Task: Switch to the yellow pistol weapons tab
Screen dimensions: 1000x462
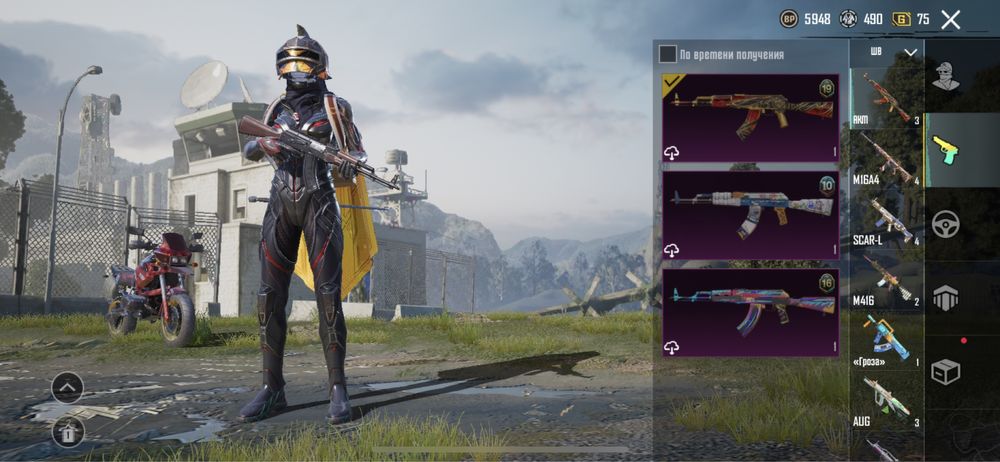Action: [x=946, y=150]
